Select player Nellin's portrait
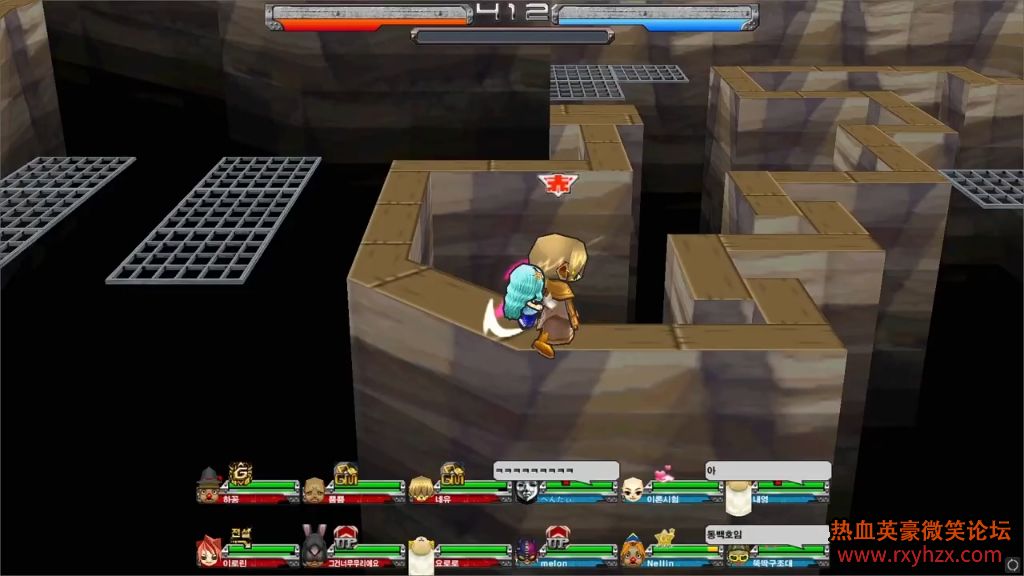 (x=631, y=551)
